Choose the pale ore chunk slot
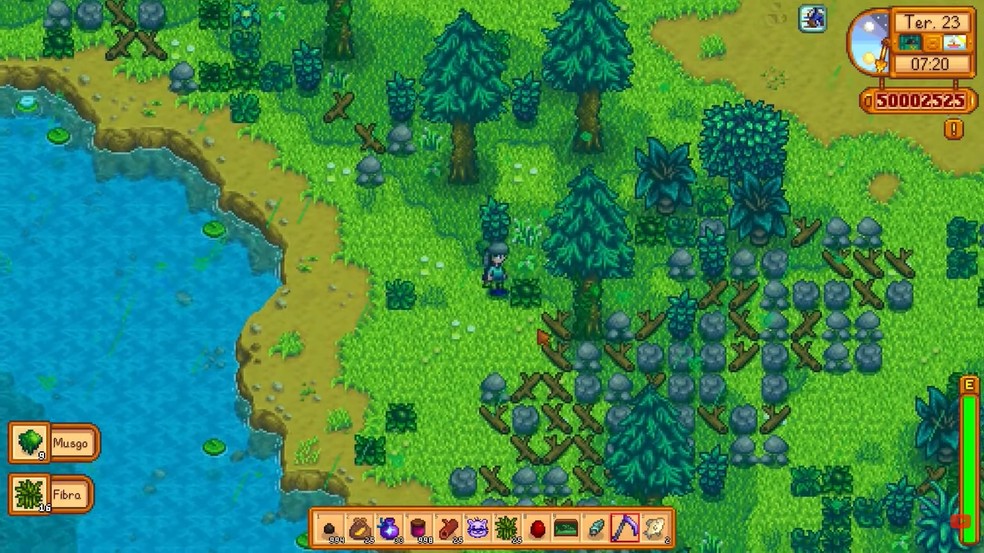Image resolution: width=984 pixels, height=553 pixels. [x=654, y=528]
